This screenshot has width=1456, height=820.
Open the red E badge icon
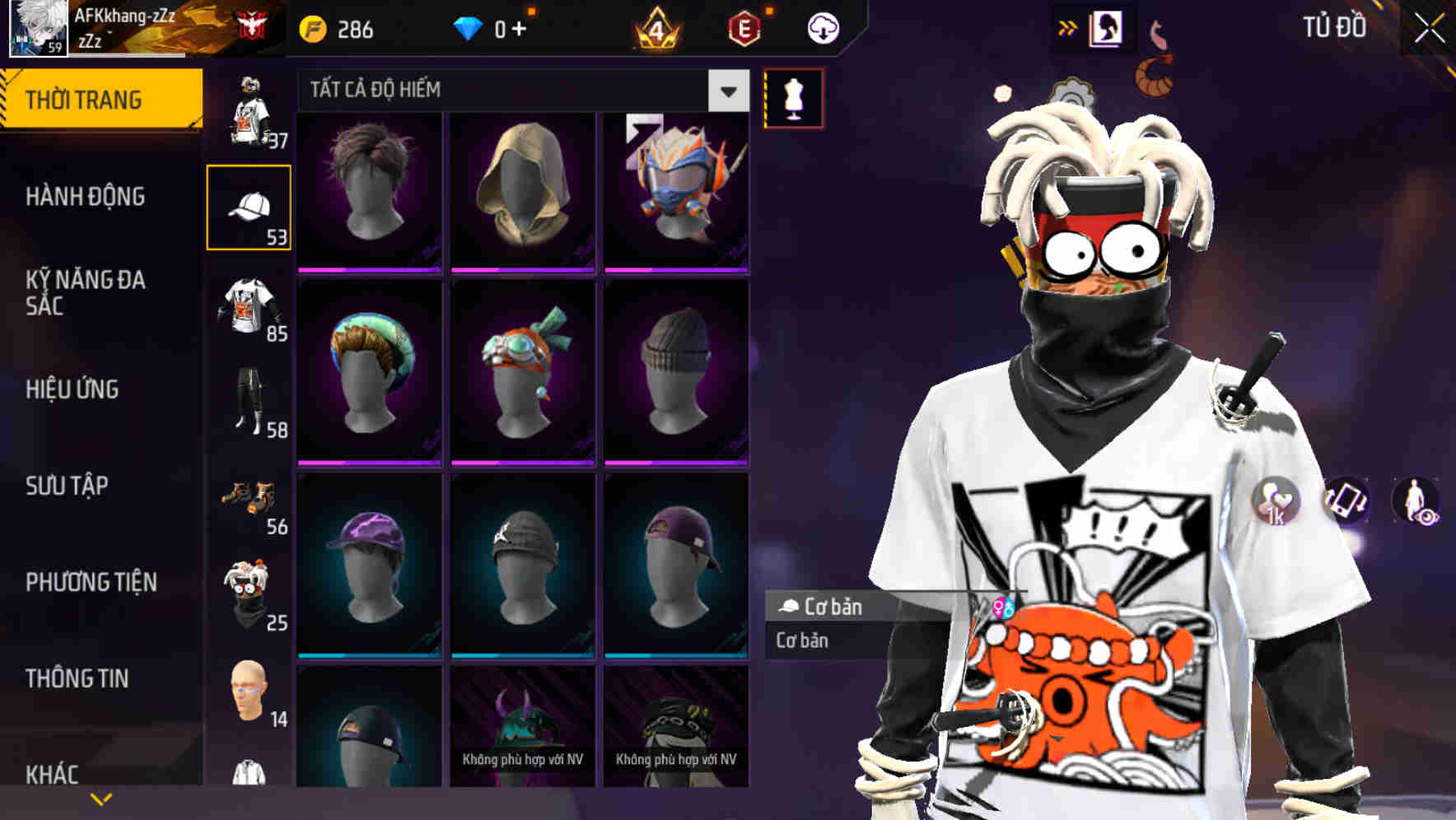(744, 27)
